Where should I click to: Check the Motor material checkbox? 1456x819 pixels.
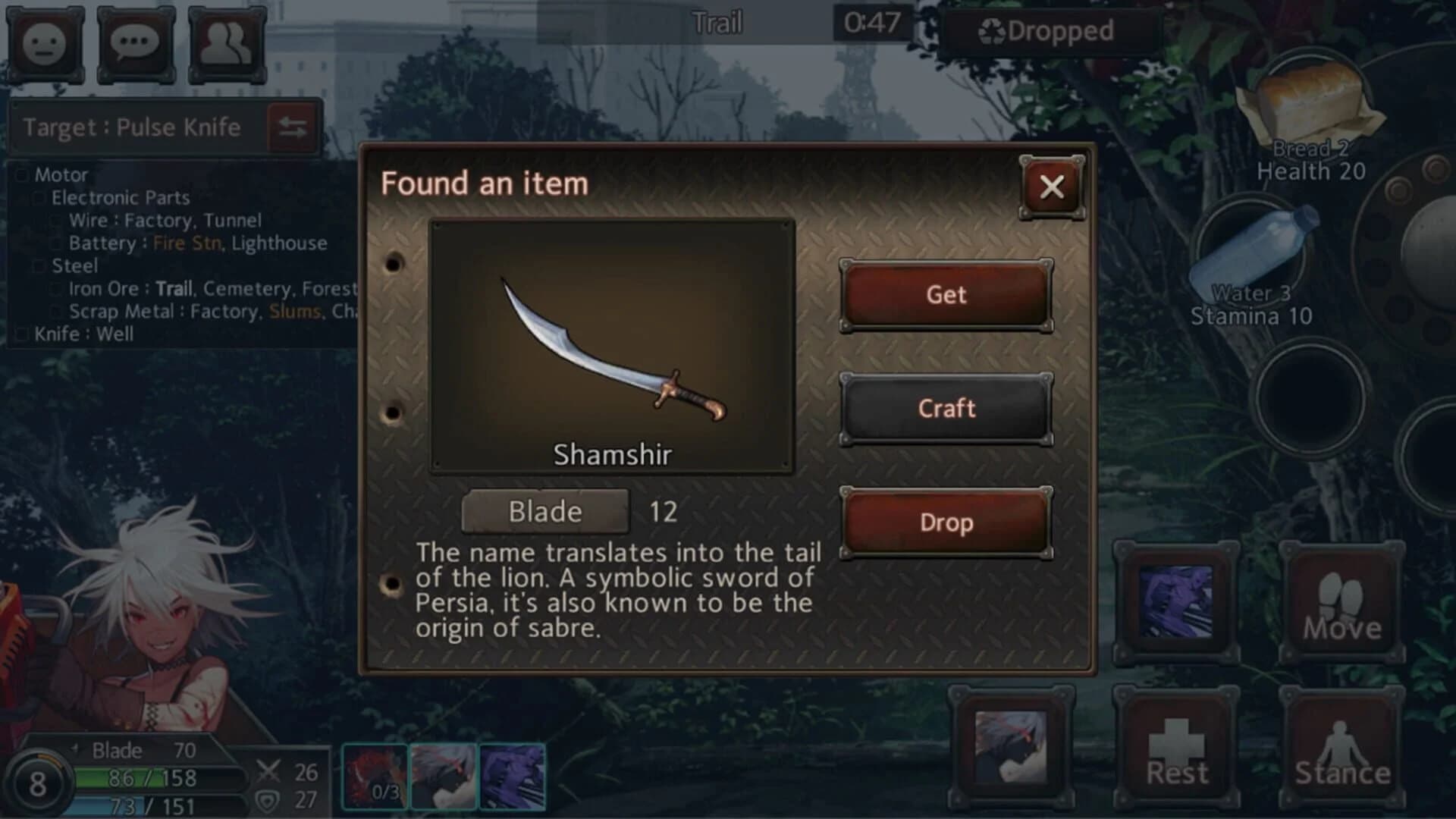pyautogui.click(x=21, y=174)
